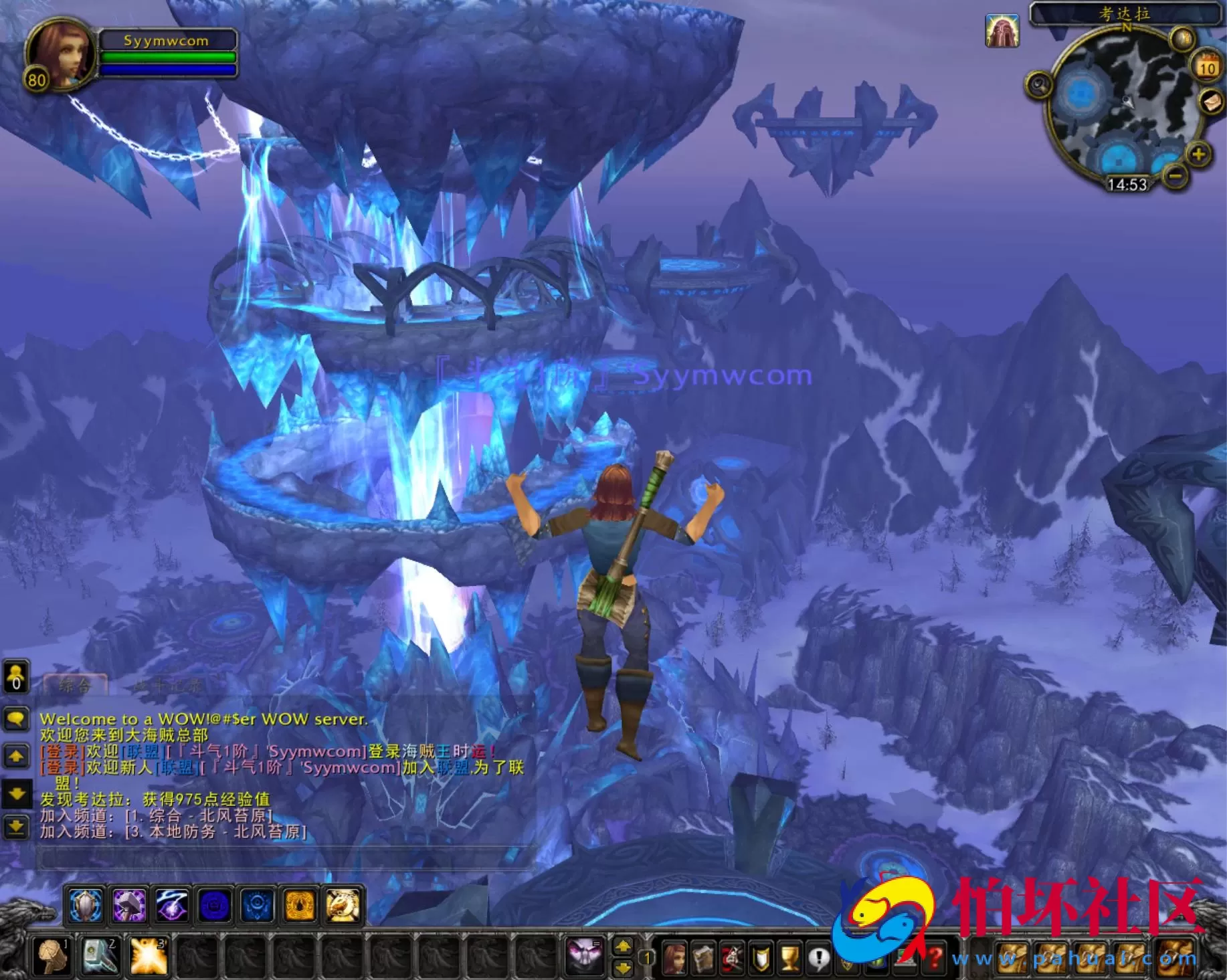The image size is (1227, 980).
Task: Open help with the red question mark icon
Action: coord(935,958)
